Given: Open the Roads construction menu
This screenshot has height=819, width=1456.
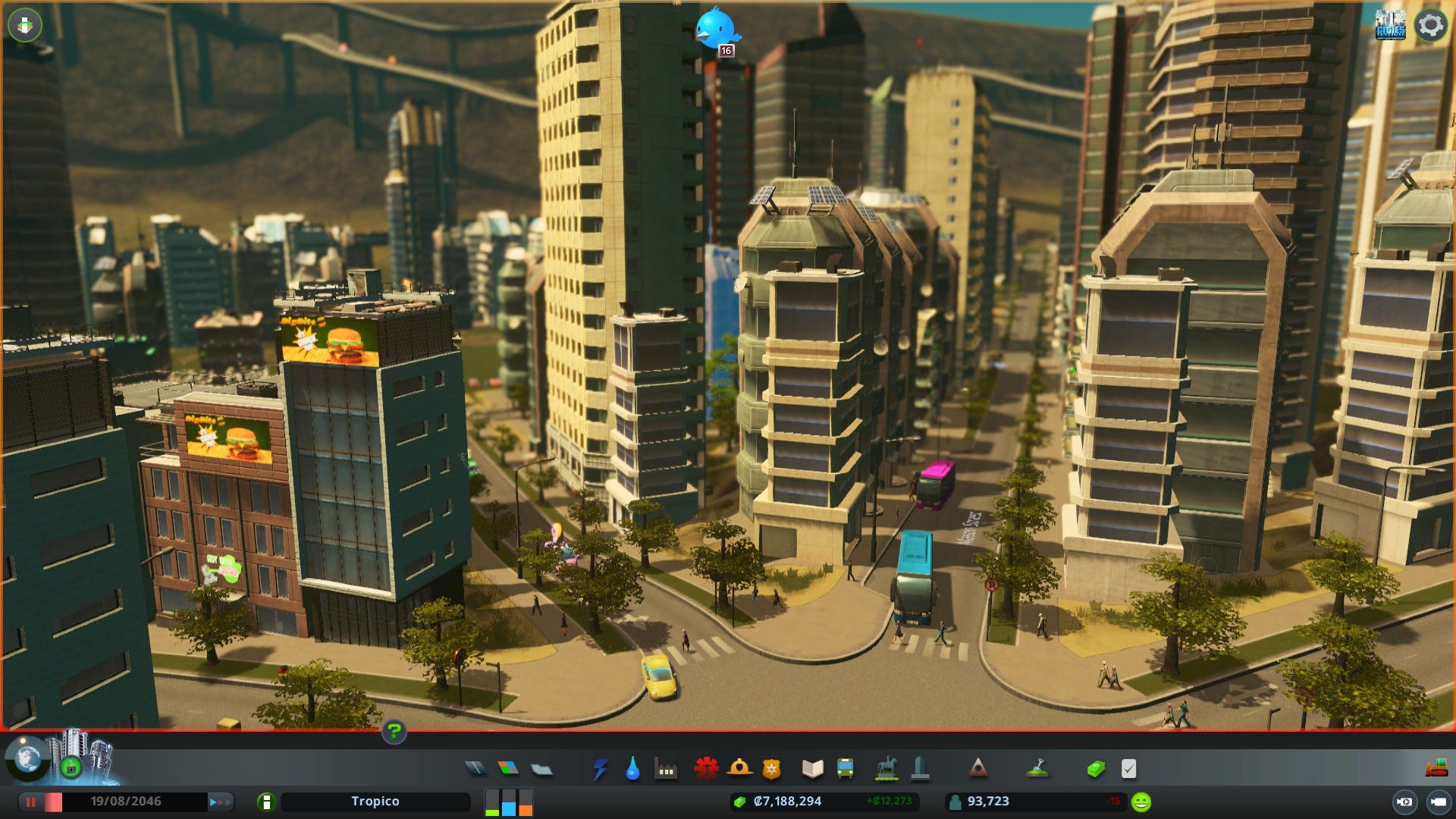Looking at the screenshot, I should [x=473, y=768].
